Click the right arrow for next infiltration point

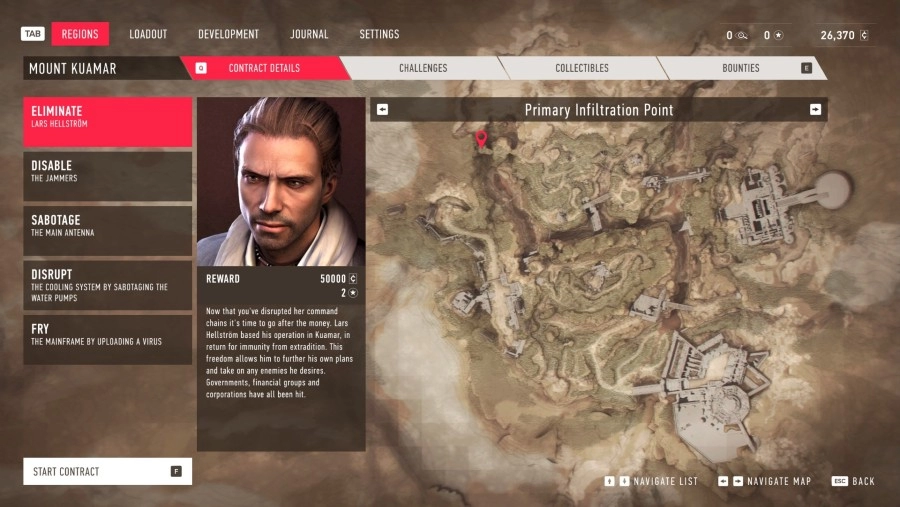tap(815, 110)
